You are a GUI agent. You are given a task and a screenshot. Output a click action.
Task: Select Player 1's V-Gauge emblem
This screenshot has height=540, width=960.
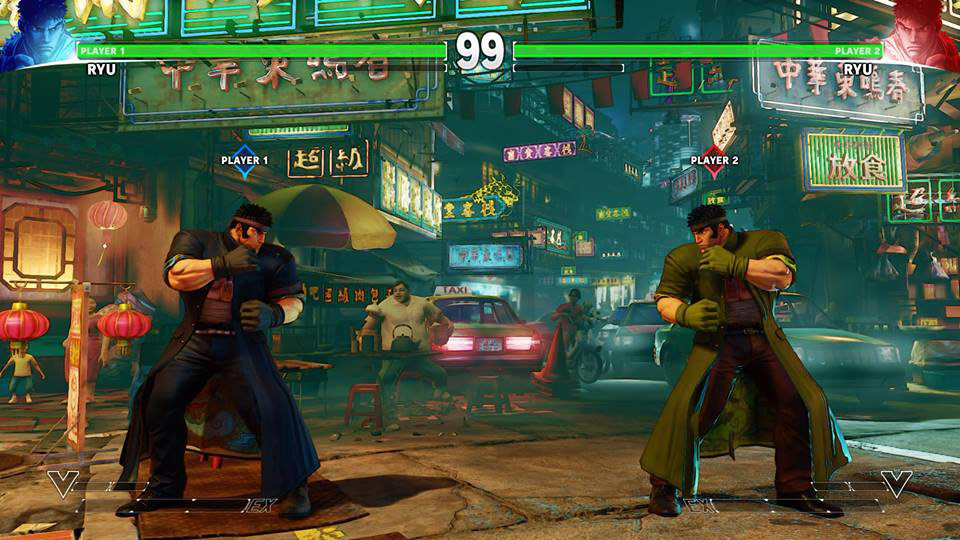[62, 484]
